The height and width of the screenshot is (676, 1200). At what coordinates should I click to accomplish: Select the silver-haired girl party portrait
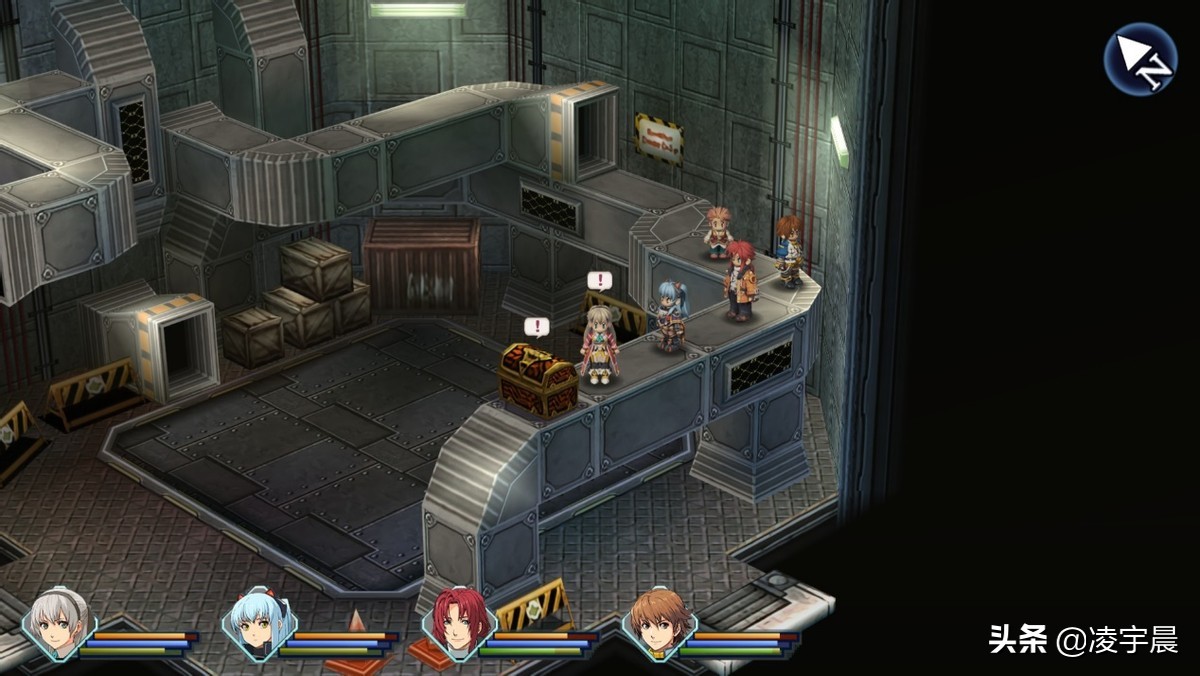click(59, 623)
